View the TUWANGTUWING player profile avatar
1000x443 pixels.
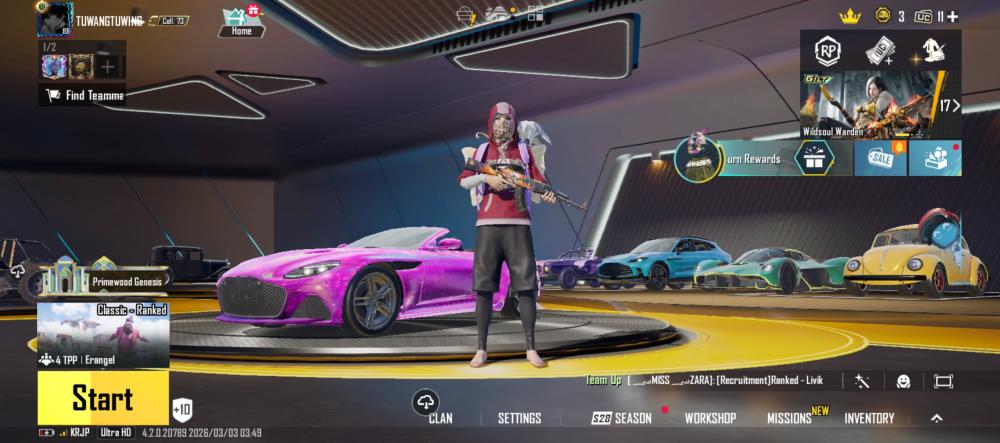coord(55,19)
